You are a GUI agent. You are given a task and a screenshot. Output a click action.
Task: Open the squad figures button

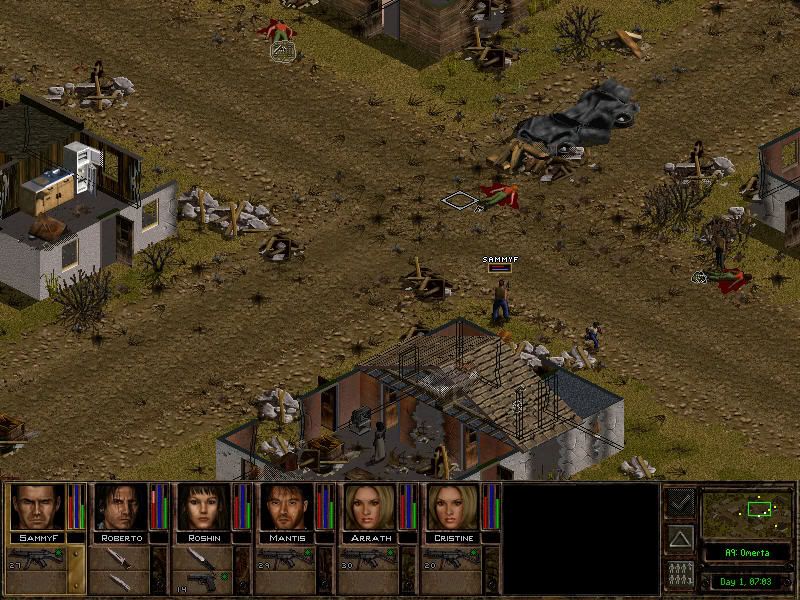(680, 576)
